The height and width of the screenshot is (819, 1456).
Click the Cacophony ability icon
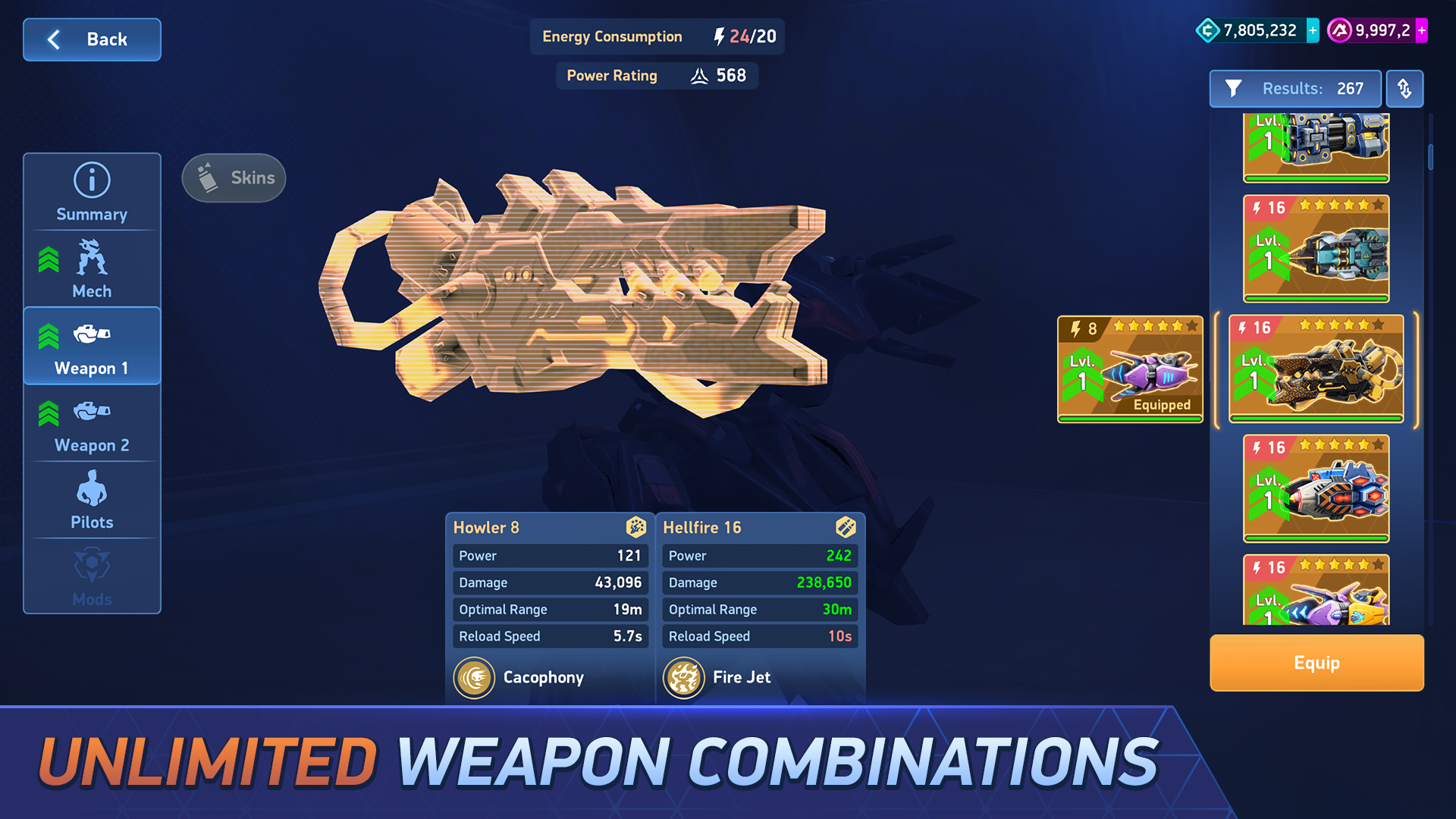click(x=475, y=677)
